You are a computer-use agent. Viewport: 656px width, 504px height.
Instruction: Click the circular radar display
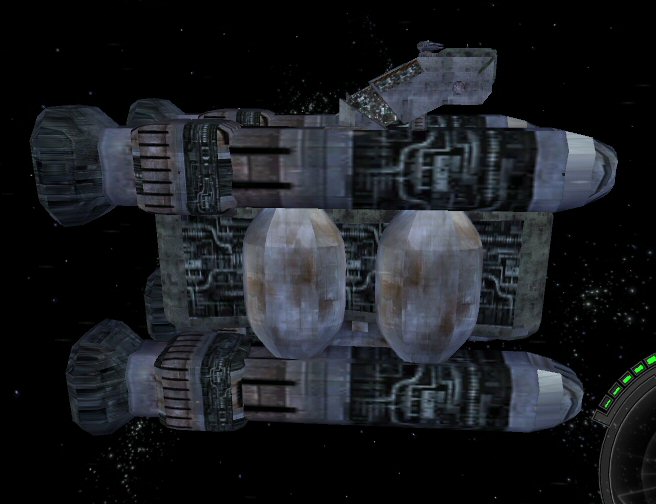tap(640, 462)
